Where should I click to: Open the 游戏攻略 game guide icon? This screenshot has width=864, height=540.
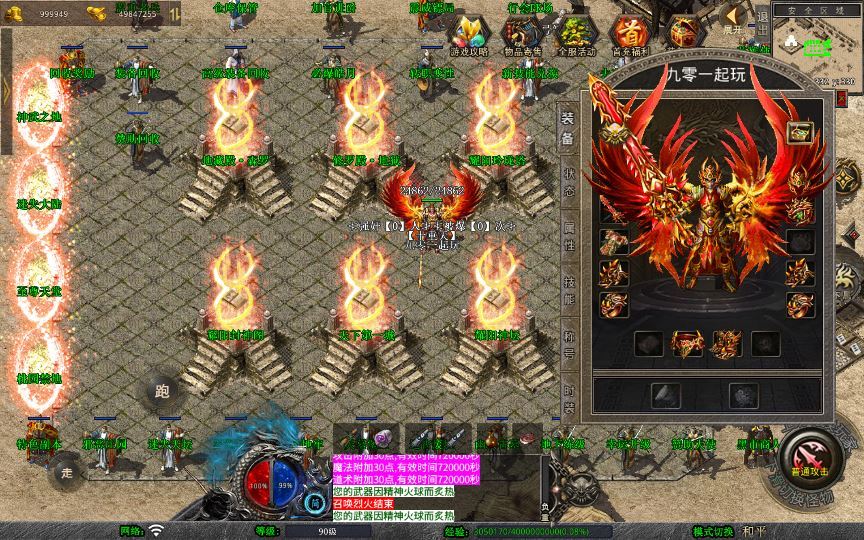point(470,35)
